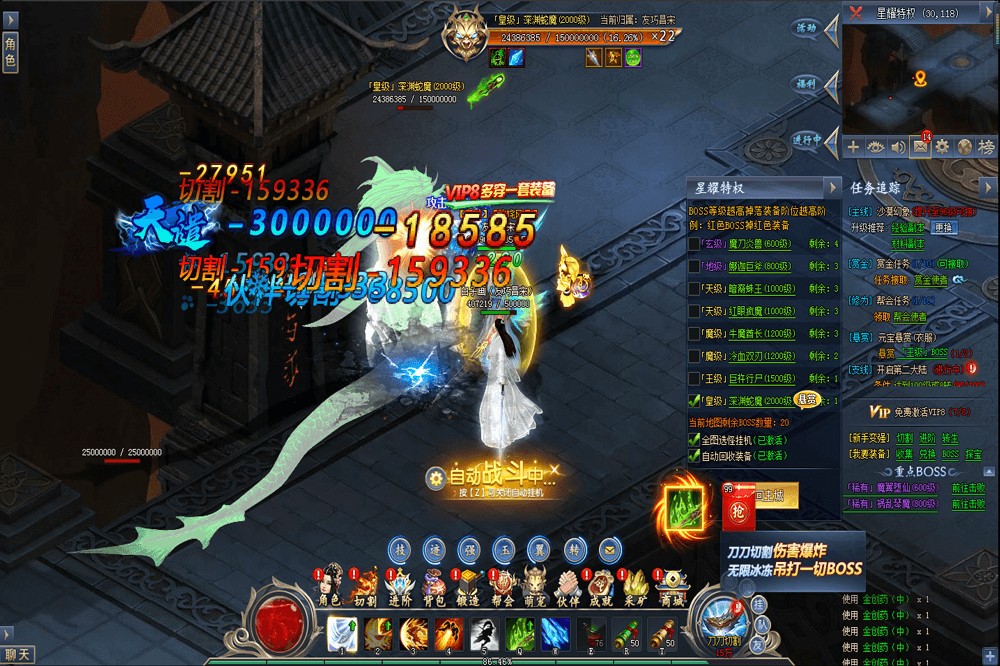
Task: Activate the green poison skill in slot Q
Action: click(x=519, y=633)
